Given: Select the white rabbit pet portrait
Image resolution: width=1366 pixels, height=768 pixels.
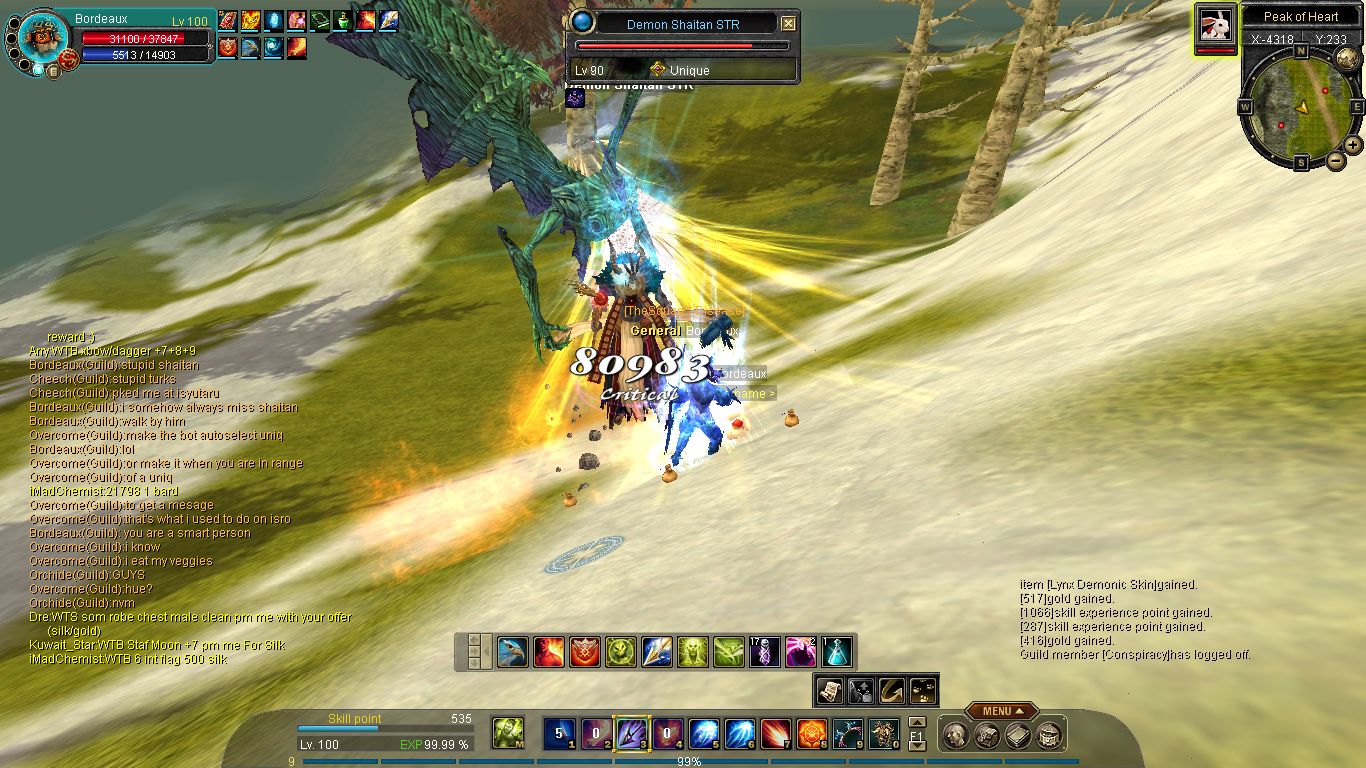Looking at the screenshot, I should point(1215,25).
